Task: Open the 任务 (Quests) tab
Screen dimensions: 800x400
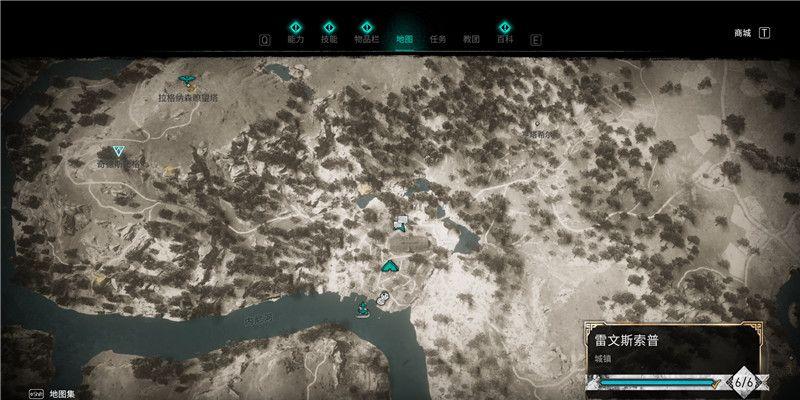Action: pos(437,40)
